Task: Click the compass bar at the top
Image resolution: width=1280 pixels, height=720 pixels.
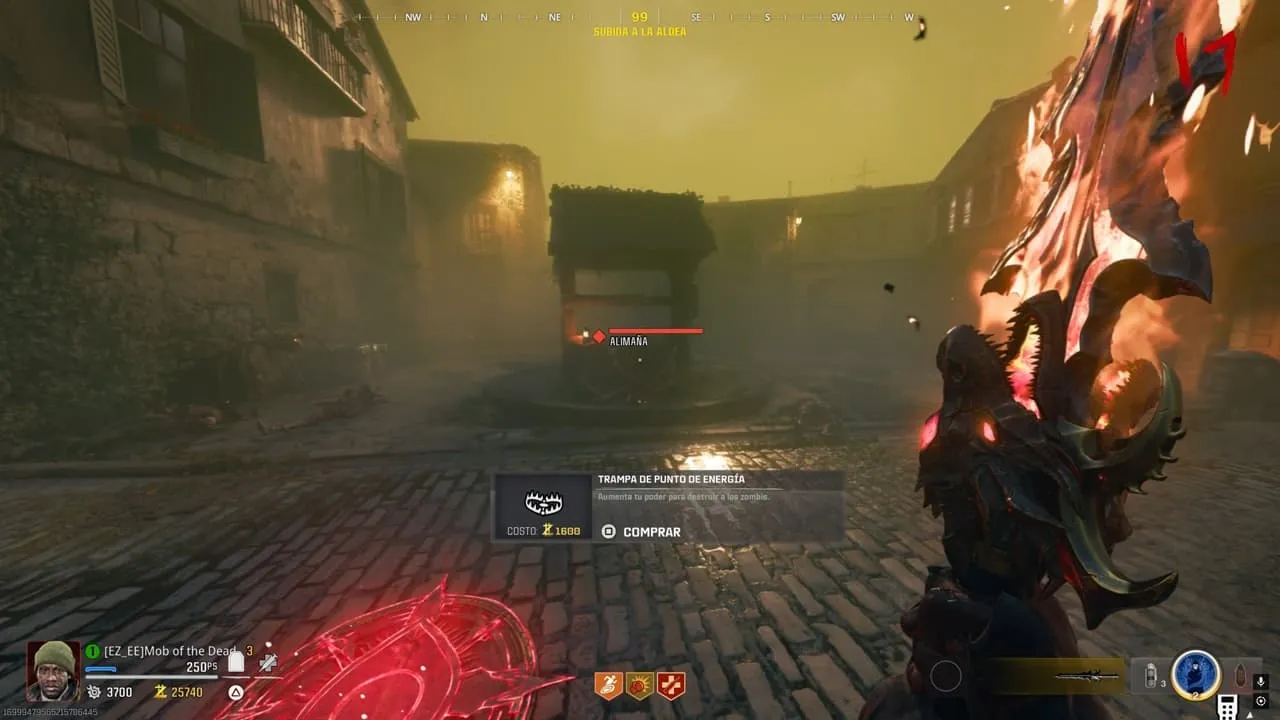Action: (640, 17)
